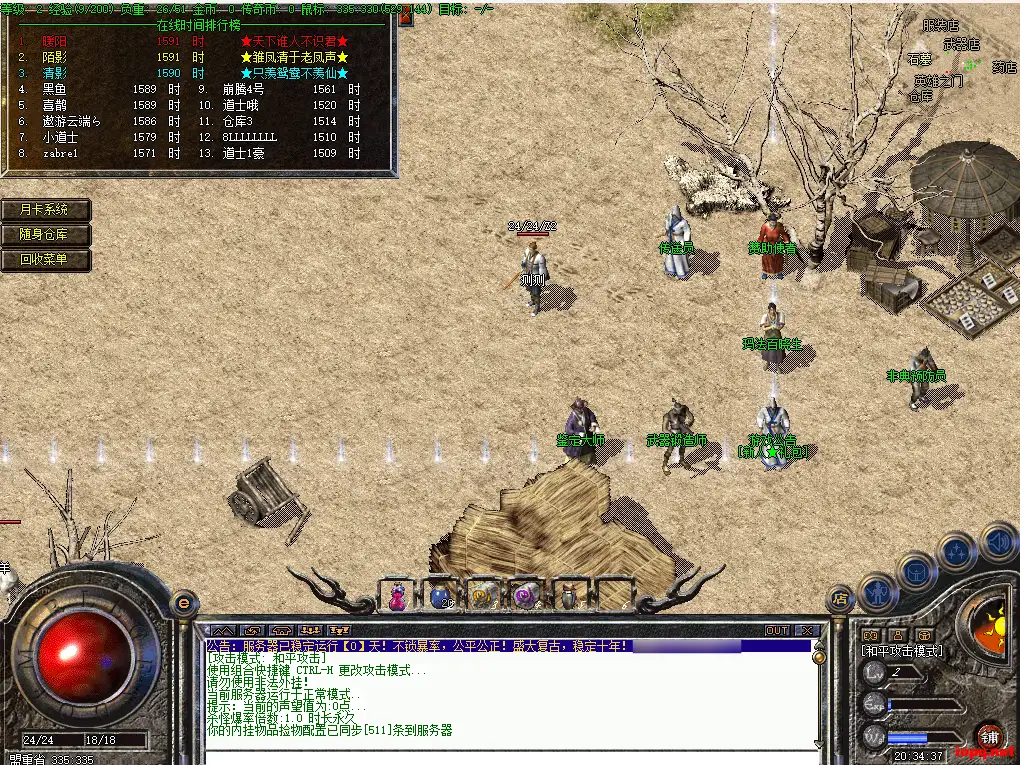The image size is (1020, 765).
Task: Close the online time ranking panel
Action: point(405,17)
